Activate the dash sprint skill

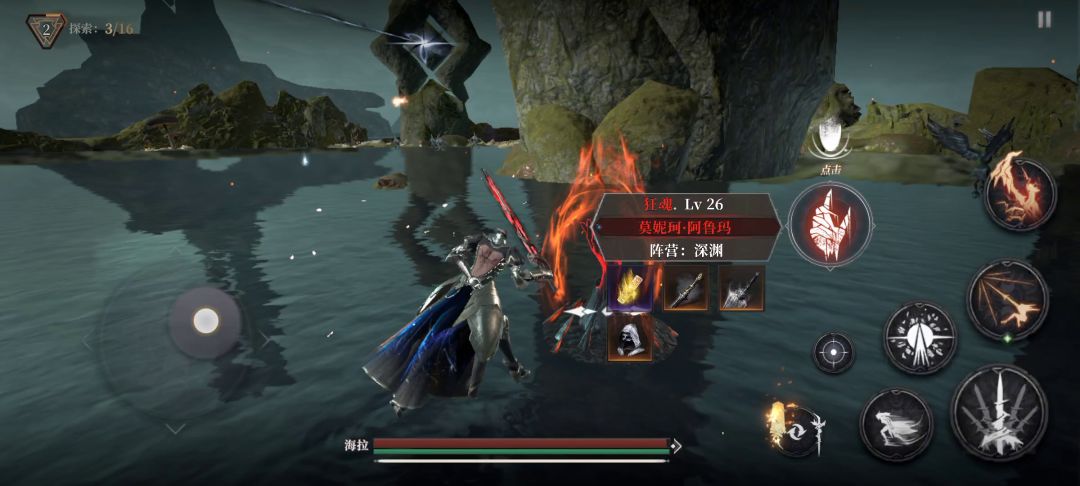click(x=896, y=425)
